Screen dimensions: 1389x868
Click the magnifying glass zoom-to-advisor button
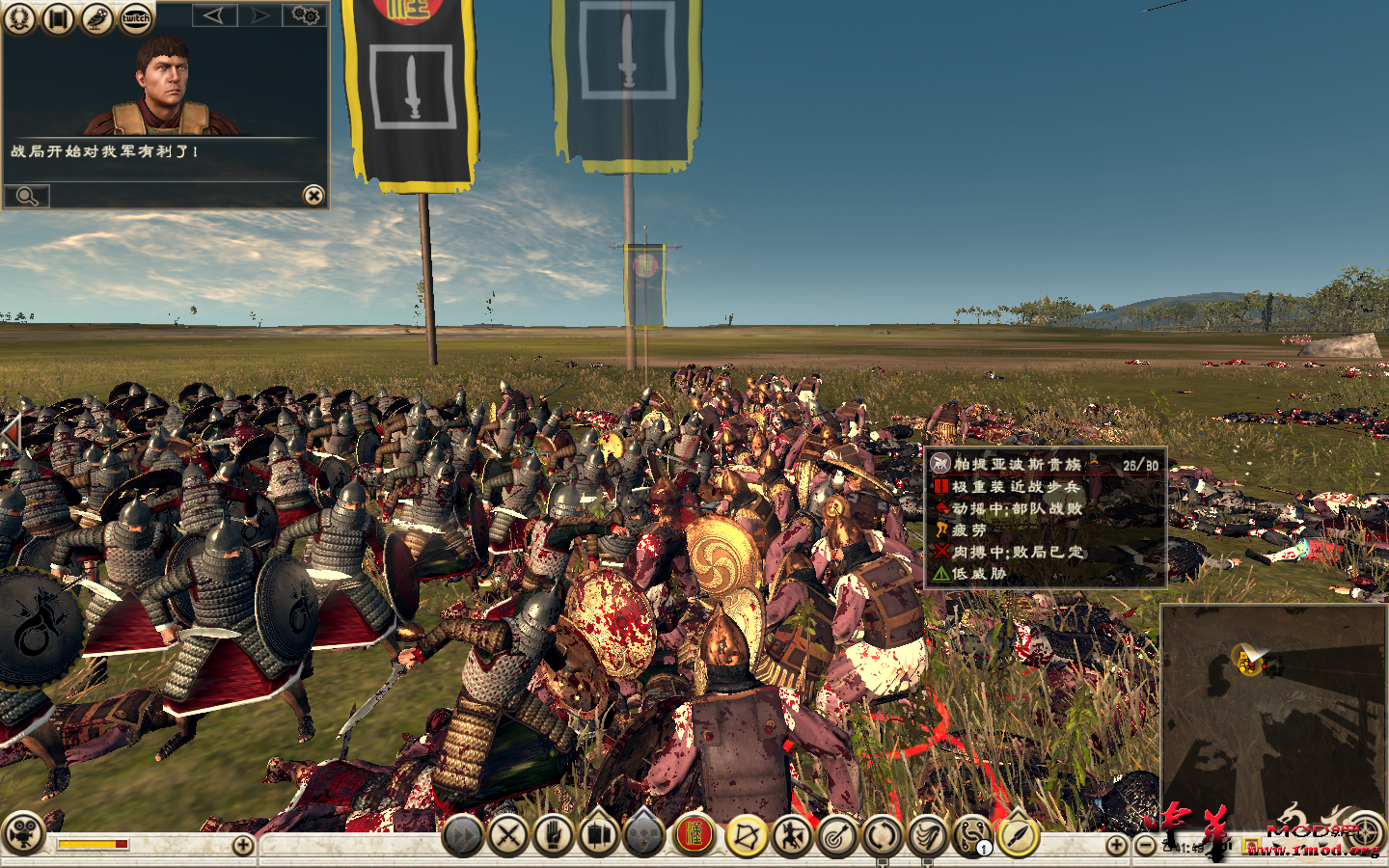tap(27, 196)
